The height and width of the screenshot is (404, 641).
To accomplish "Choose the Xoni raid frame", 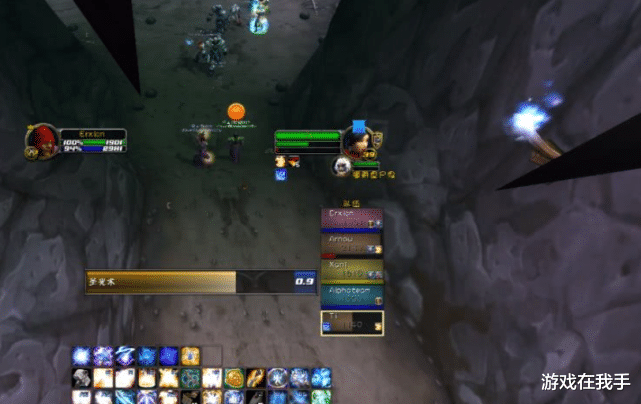I will pyautogui.click(x=352, y=271).
